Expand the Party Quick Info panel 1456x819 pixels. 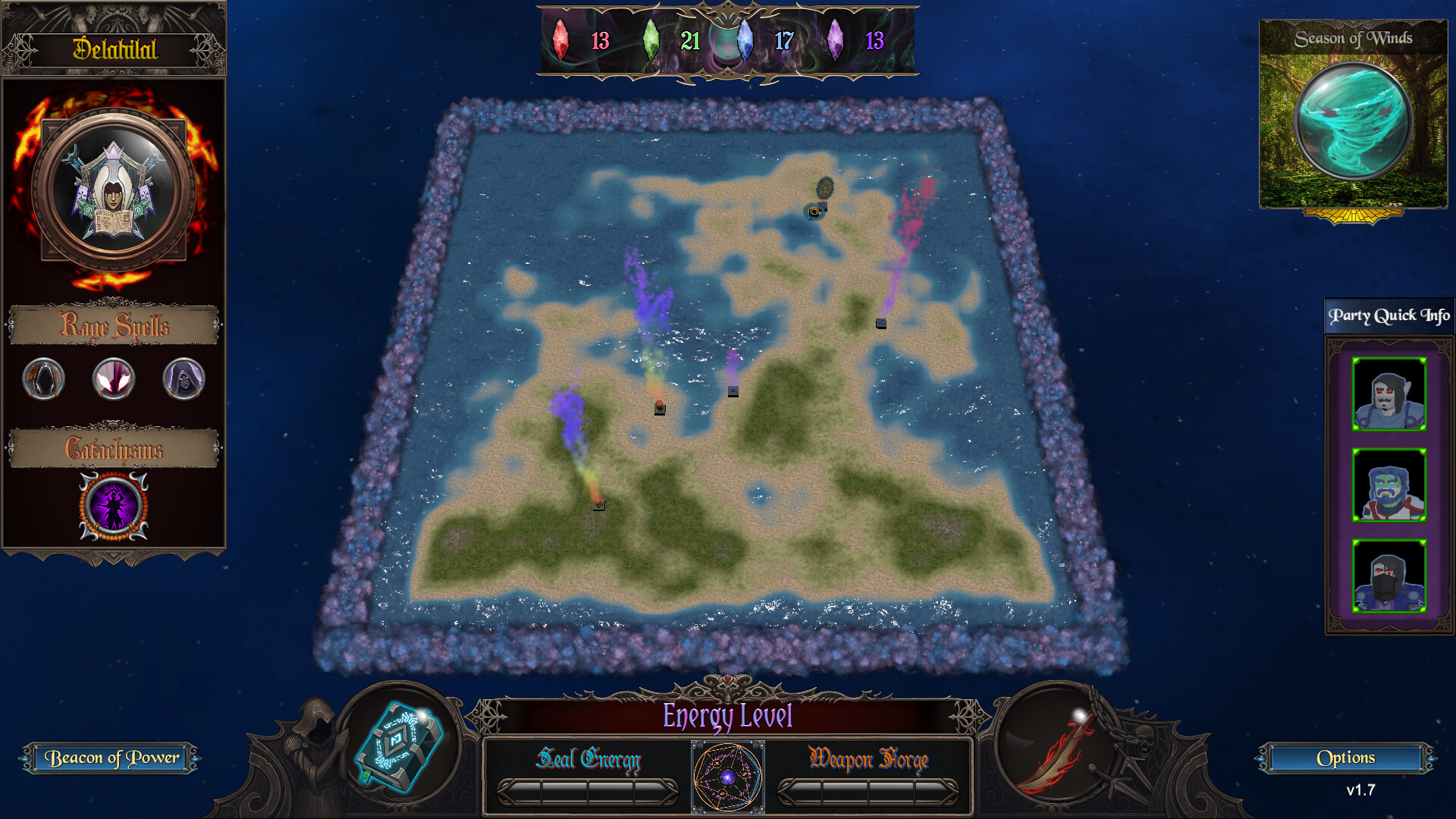pos(1388,315)
